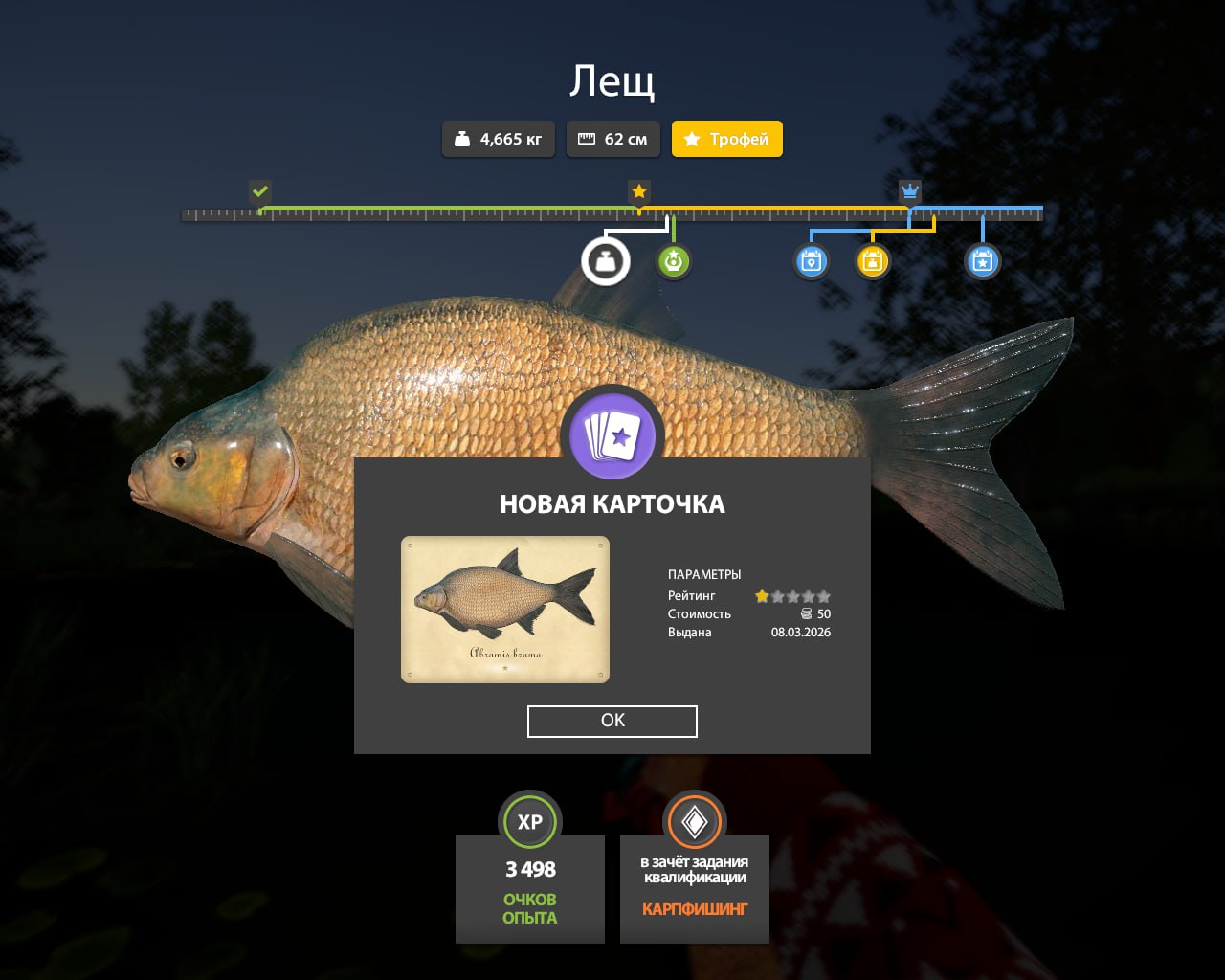Open the blue calendar marker with pin
Viewport: 1225px width, 980px height.
coord(811,261)
